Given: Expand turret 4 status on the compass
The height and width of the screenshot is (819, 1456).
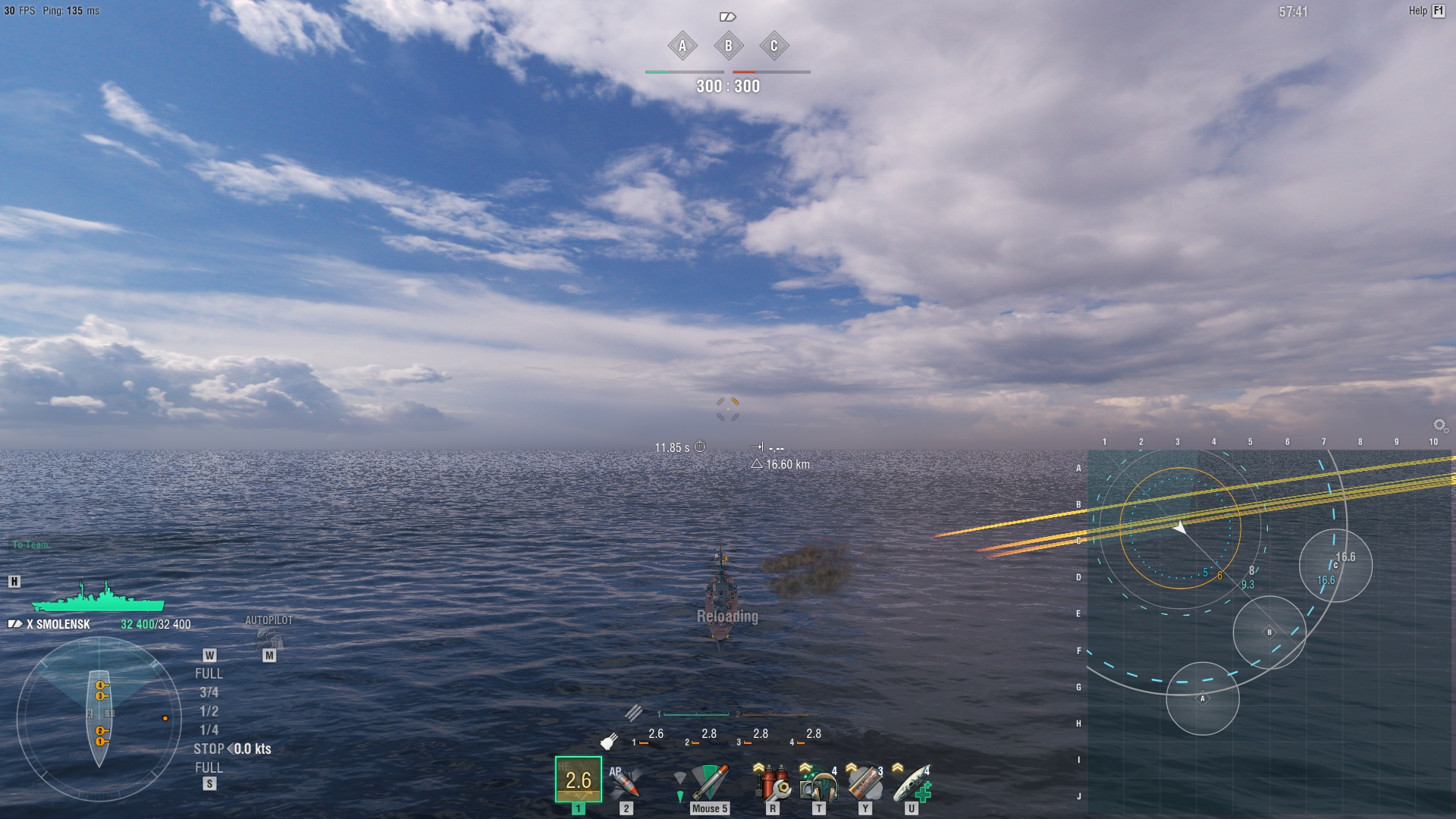Looking at the screenshot, I should click(99, 685).
